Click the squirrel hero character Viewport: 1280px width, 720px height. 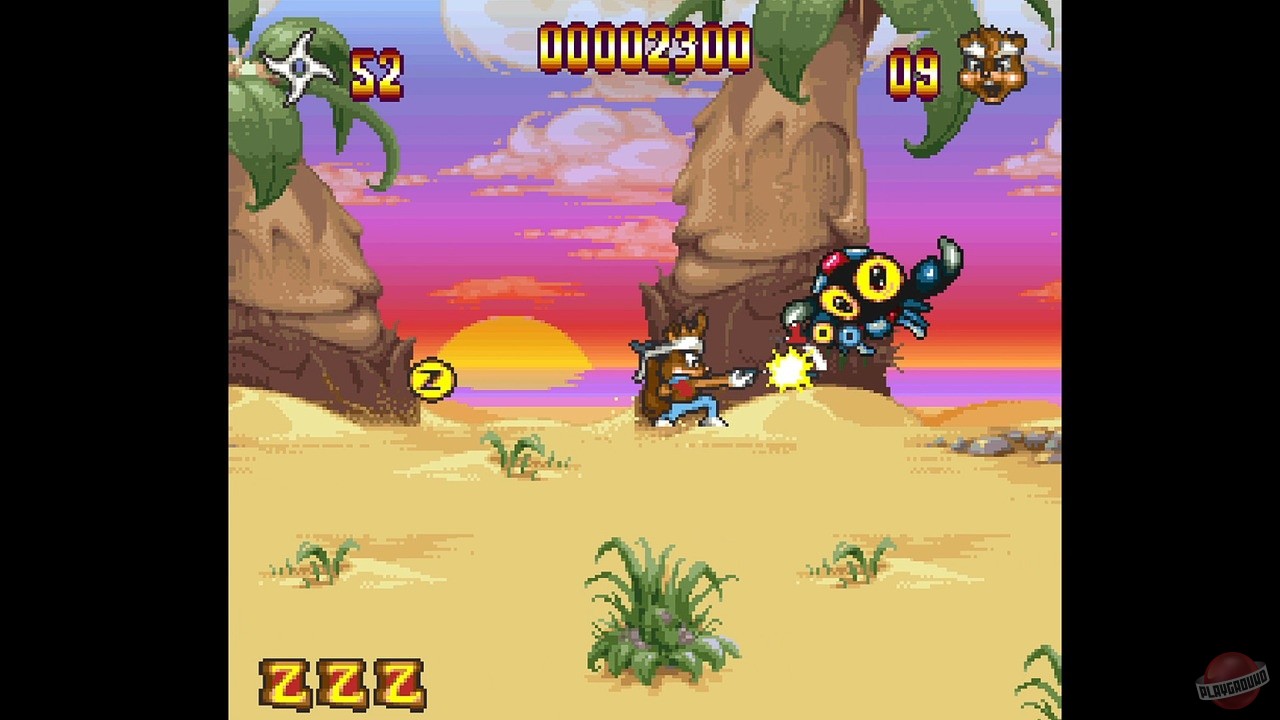click(685, 380)
